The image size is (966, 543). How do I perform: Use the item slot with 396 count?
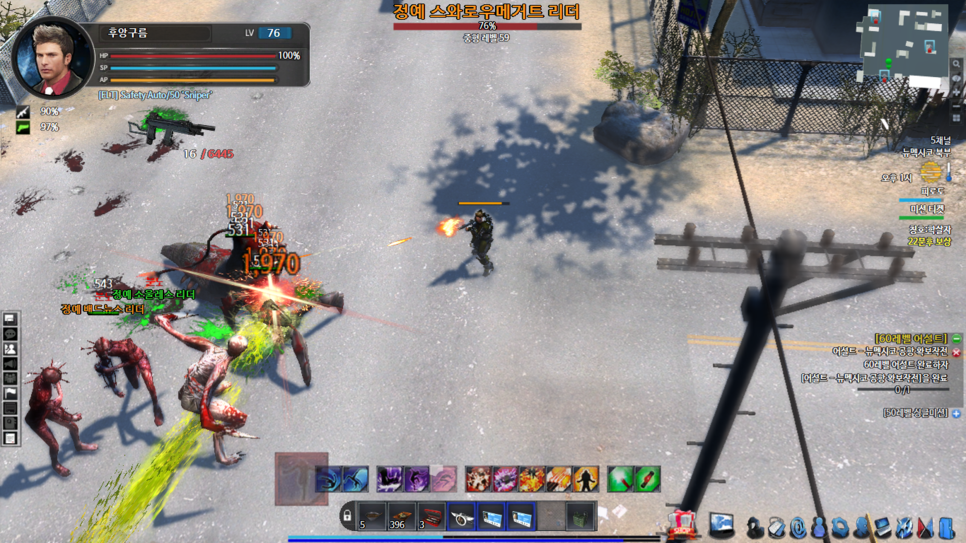[x=401, y=517]
